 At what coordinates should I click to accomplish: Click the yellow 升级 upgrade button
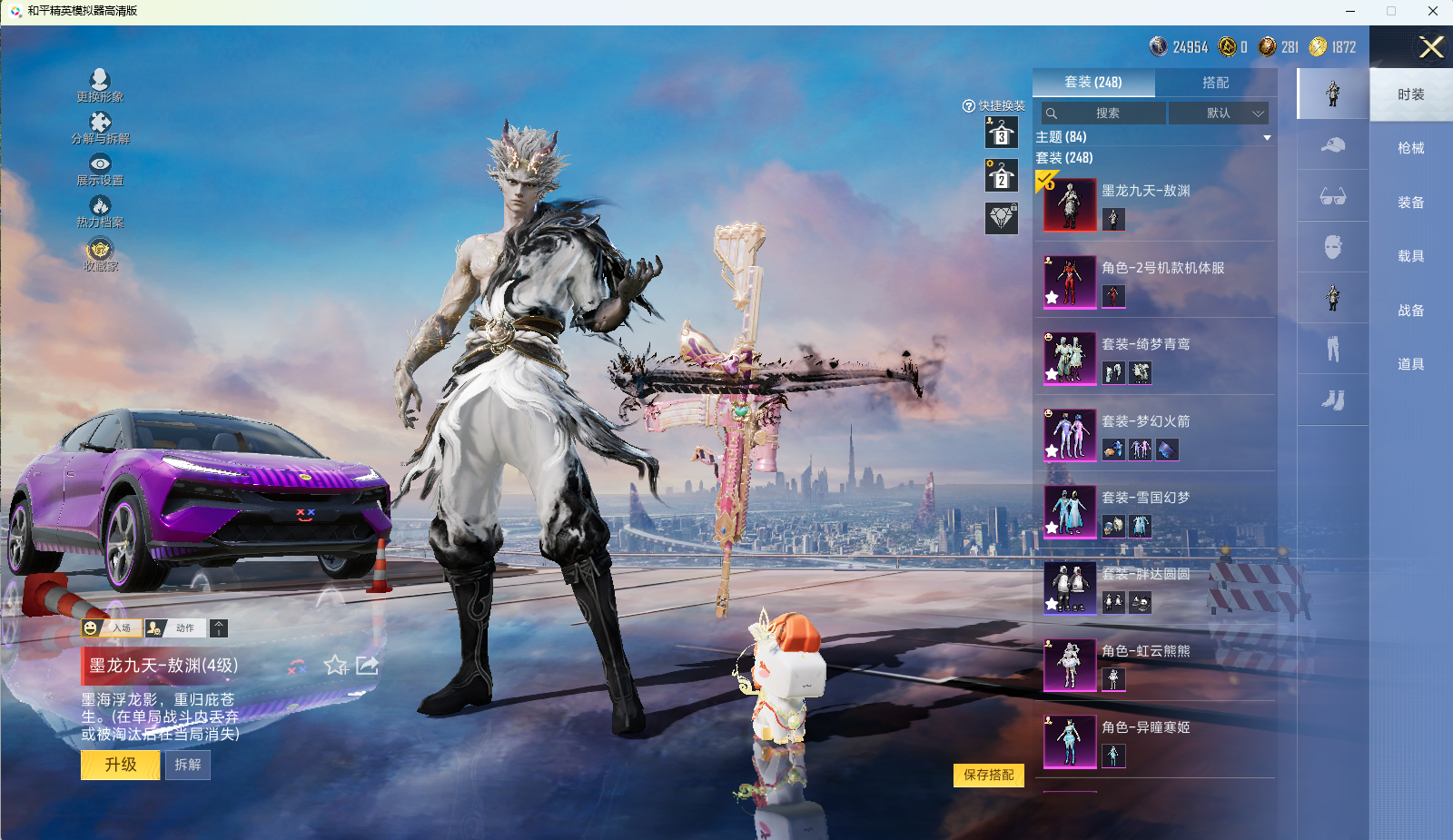pyautogui.click(x=121, y=765)
